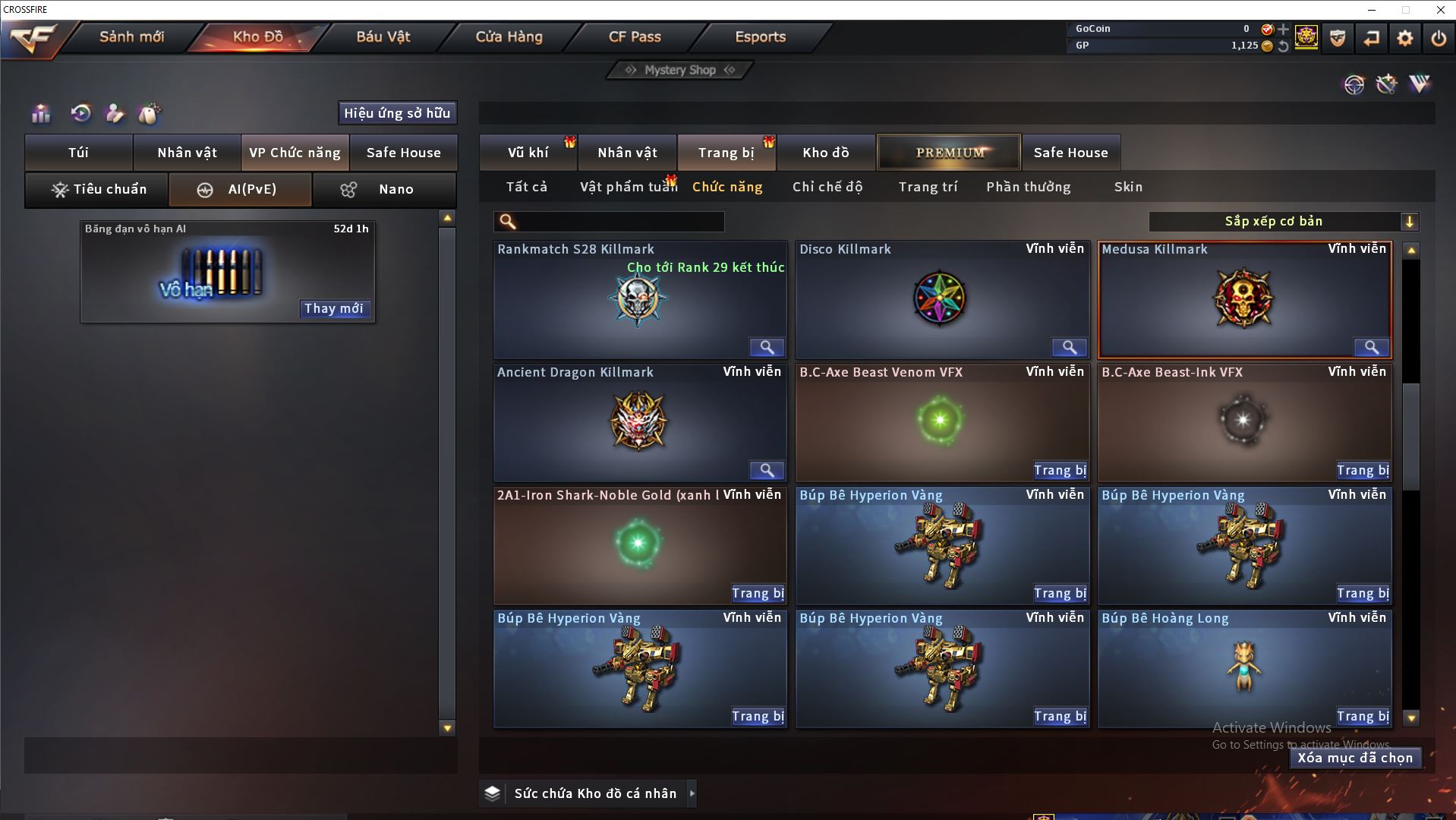Open the Cửa Hàng shop menu
The width and height of the screenshot is (1456, 820).
pos(509,37)
